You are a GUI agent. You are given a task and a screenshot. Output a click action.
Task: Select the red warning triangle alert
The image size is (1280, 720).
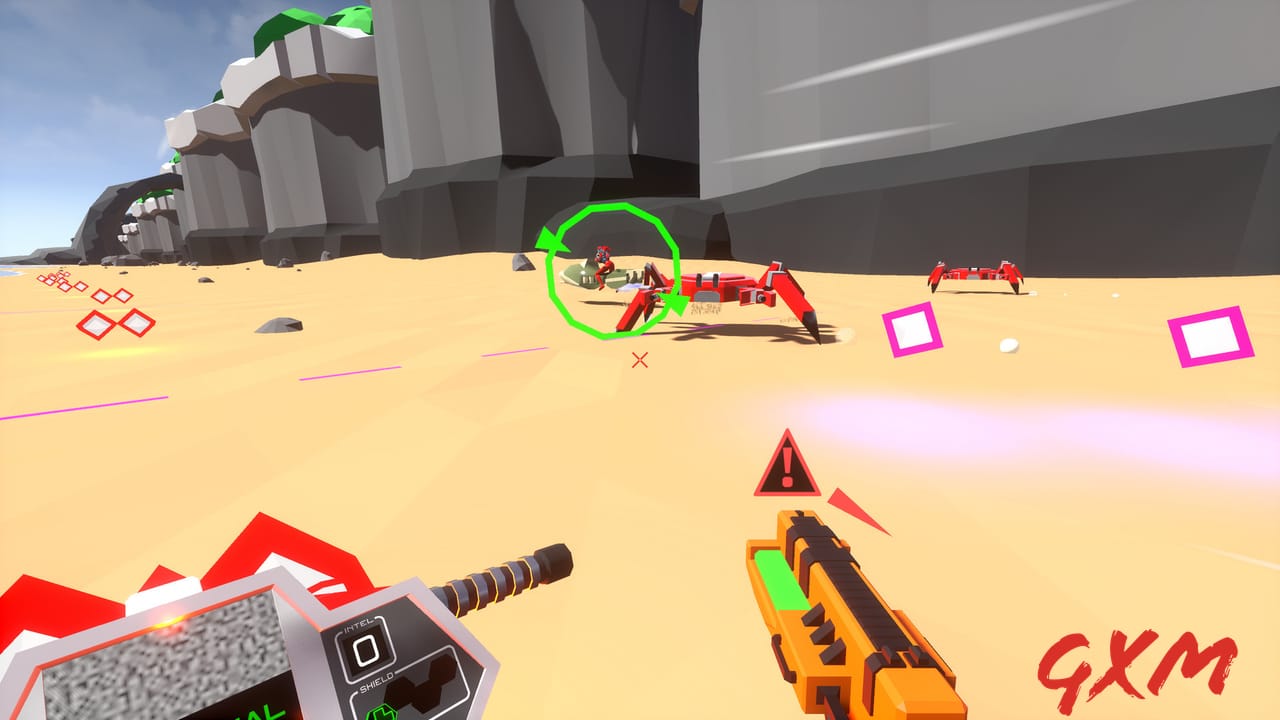(x=787, y=468)
